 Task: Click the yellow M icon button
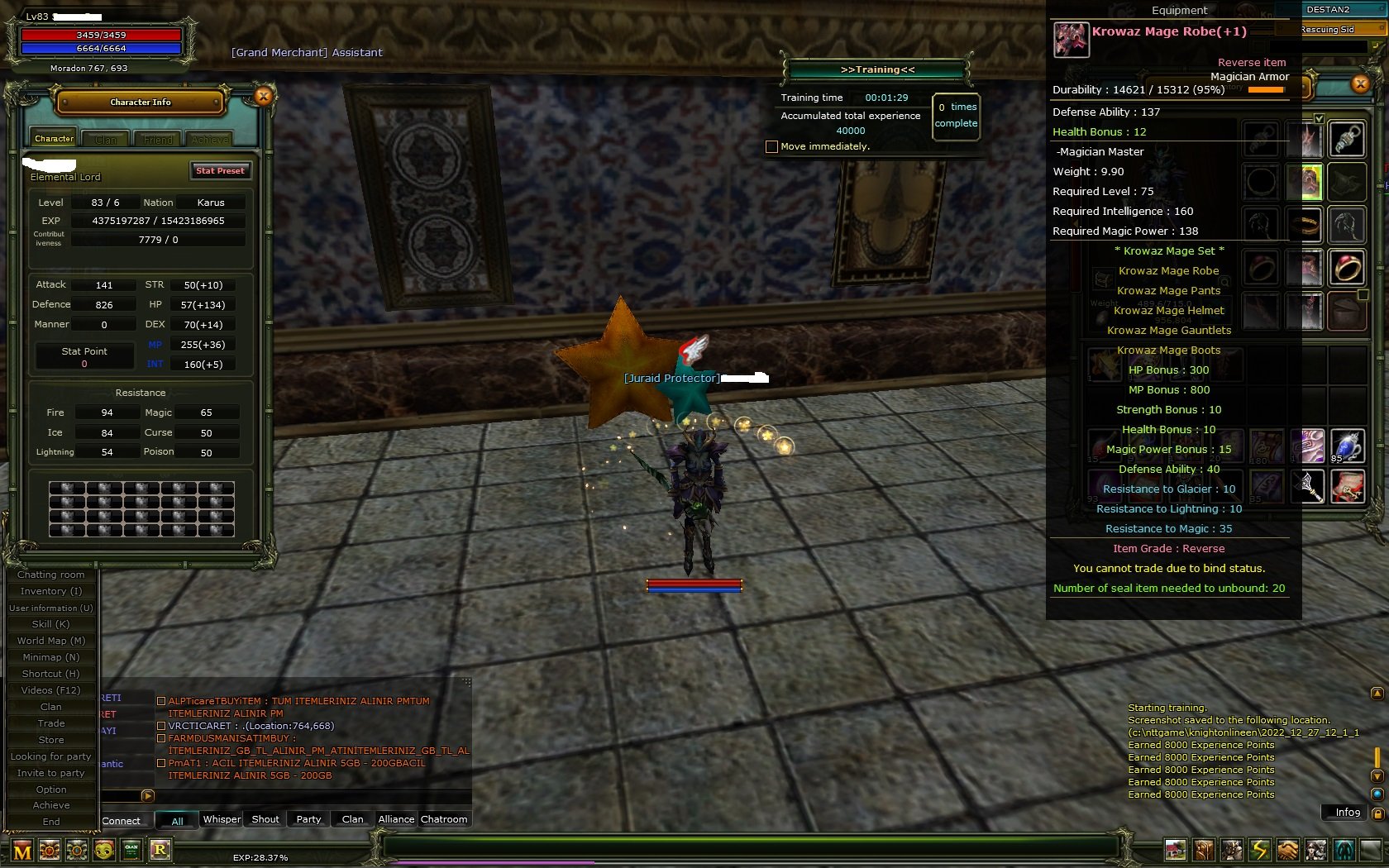(22, 851)
